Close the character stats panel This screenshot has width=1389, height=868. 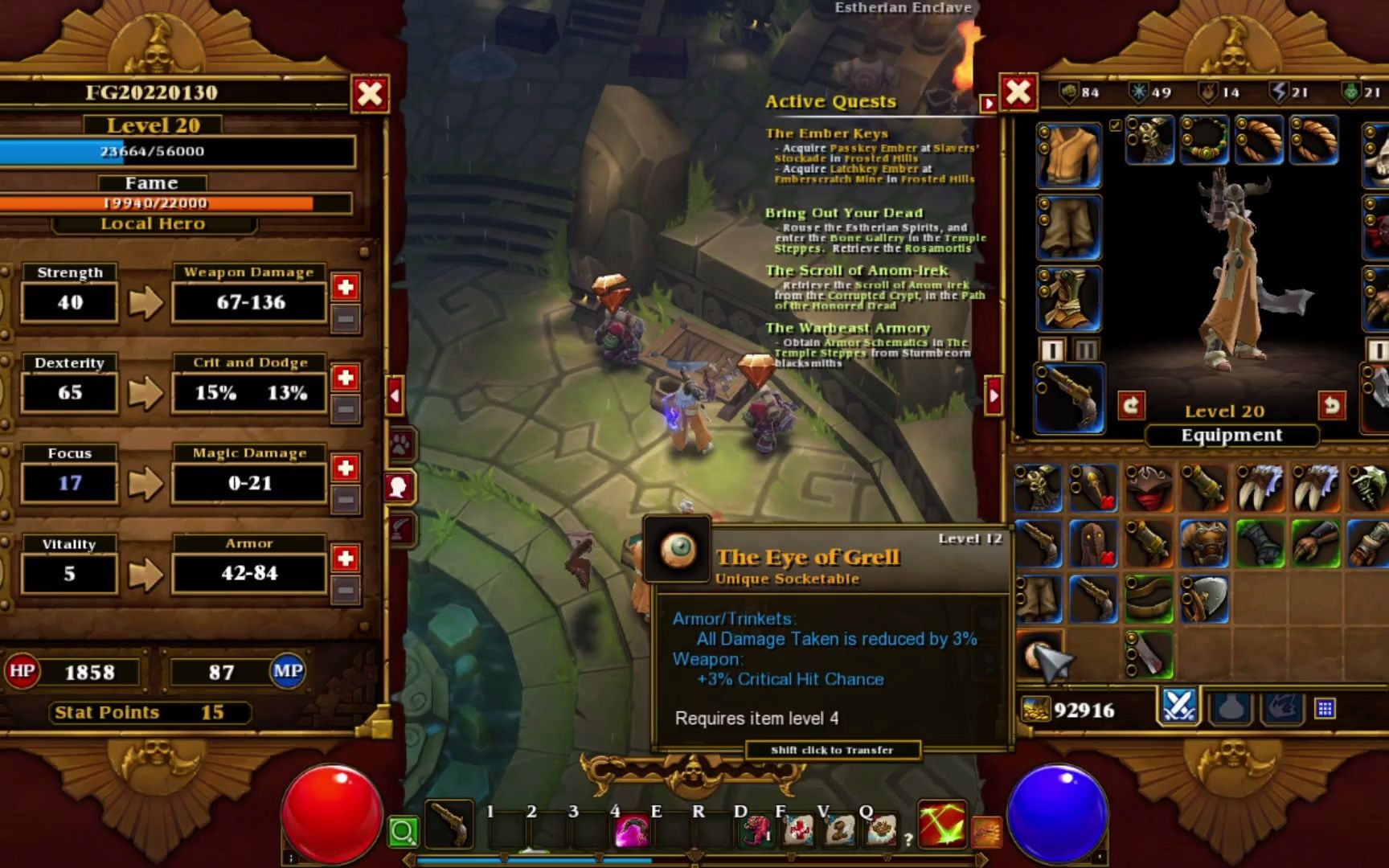point(370,93)
